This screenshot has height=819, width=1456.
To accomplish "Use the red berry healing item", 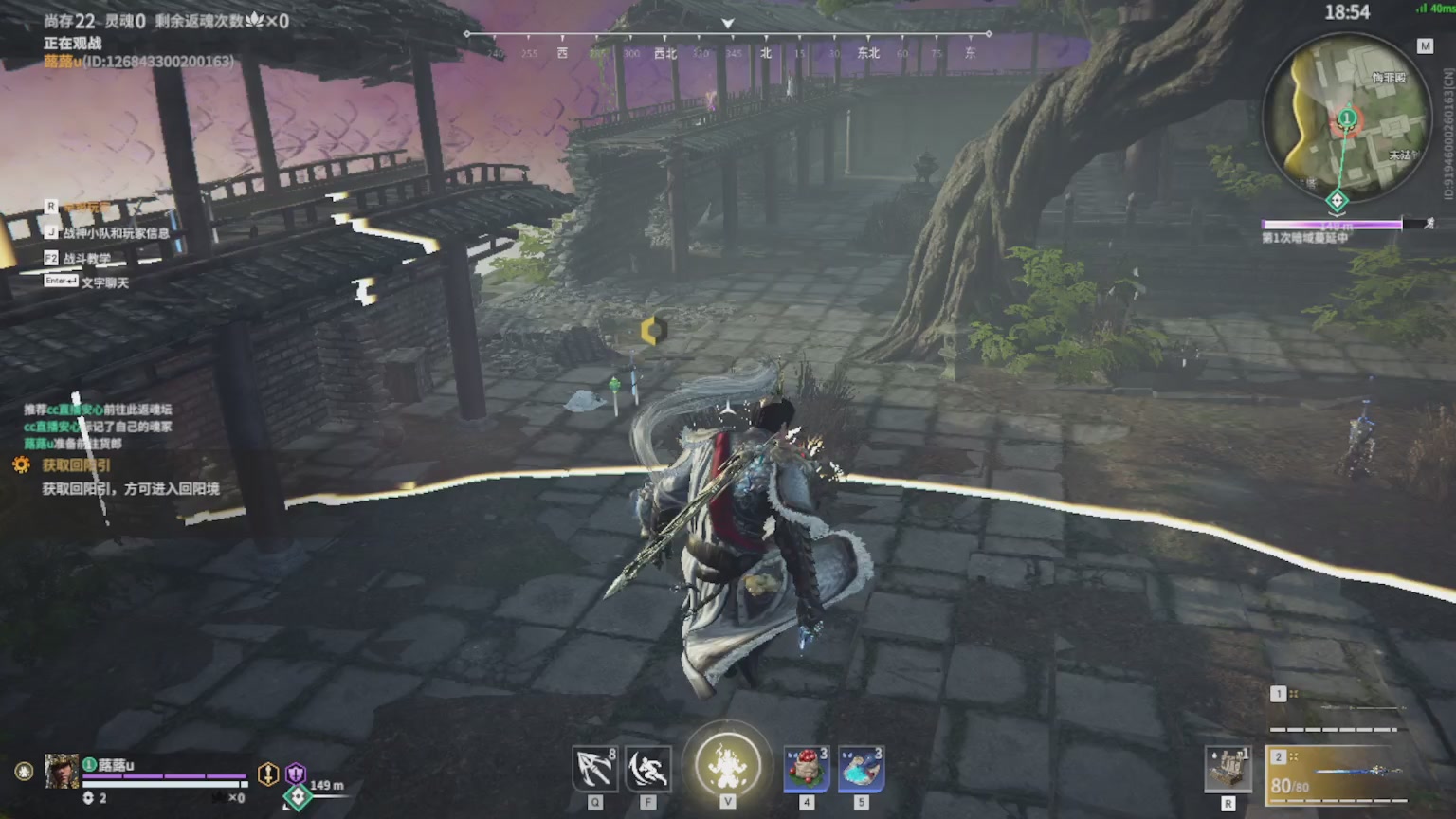I will (x=807, y=769).
